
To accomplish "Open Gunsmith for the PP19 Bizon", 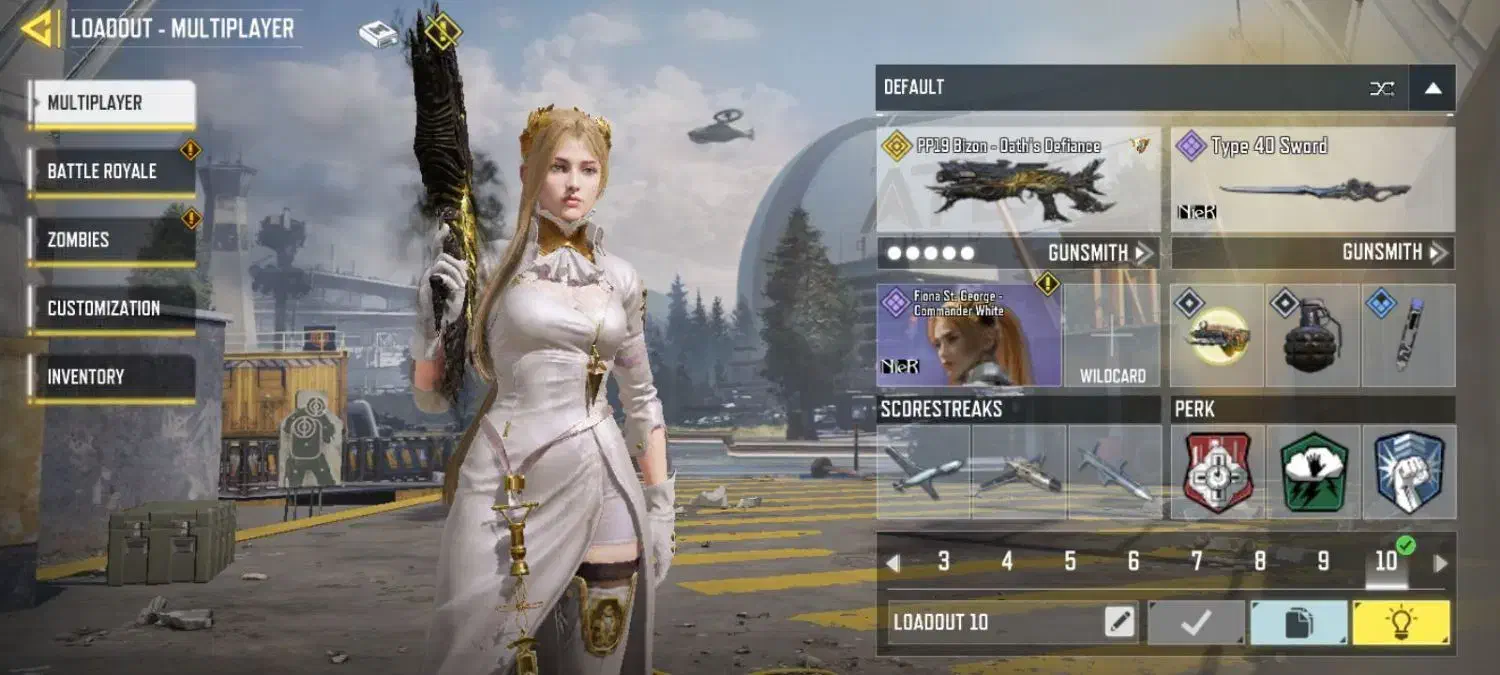I will (x=1099, y=253).
